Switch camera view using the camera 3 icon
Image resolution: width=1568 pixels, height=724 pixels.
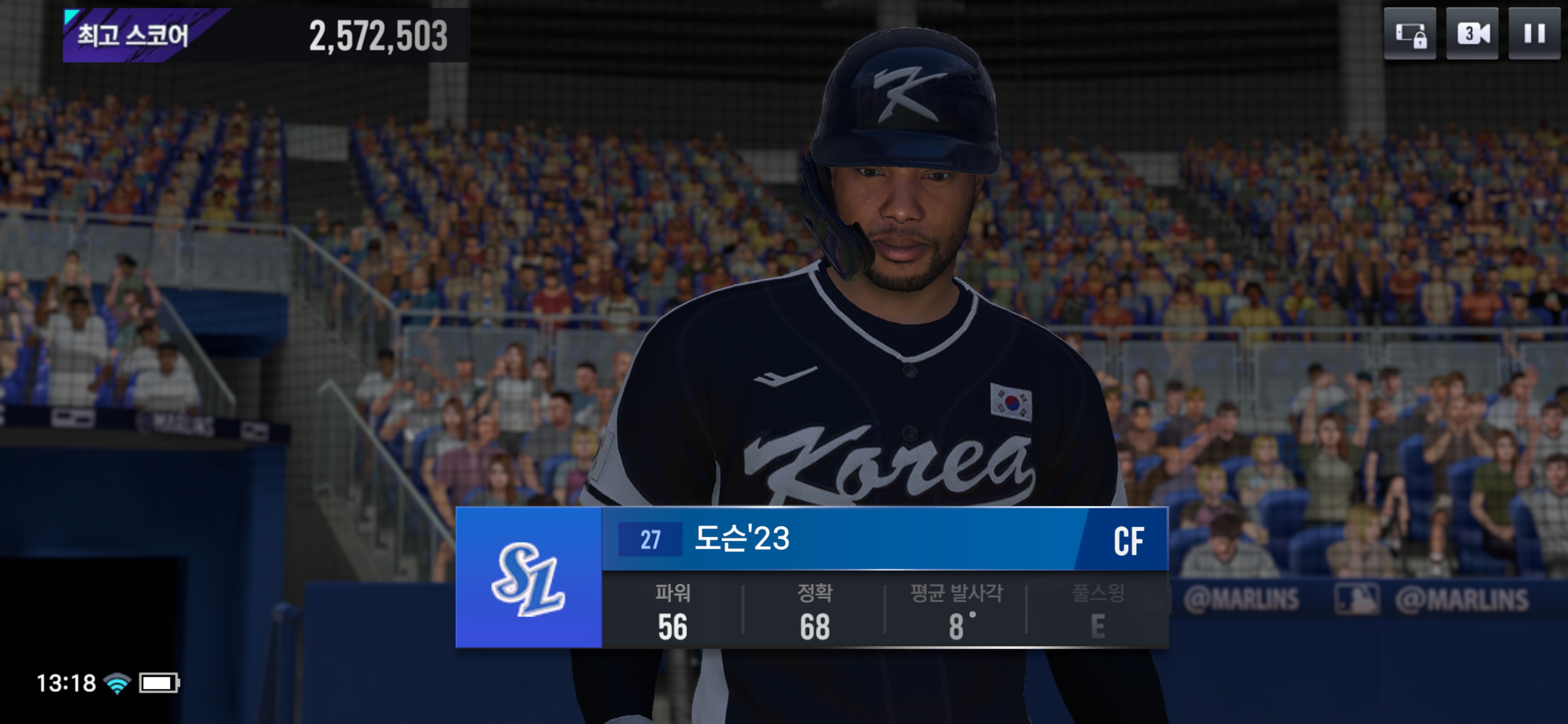pos(1472,34)
